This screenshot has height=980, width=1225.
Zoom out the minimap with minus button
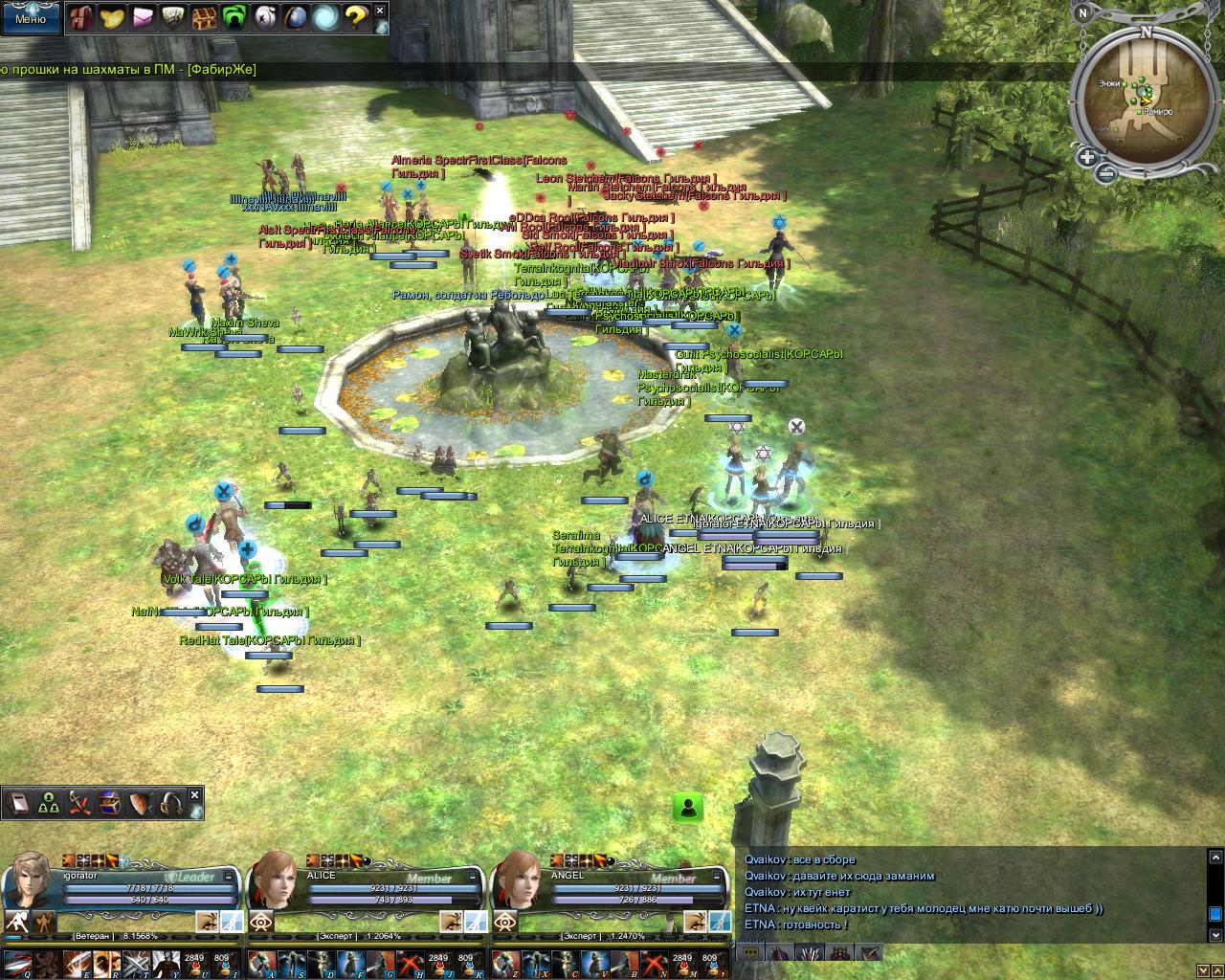click(1105, 173)
